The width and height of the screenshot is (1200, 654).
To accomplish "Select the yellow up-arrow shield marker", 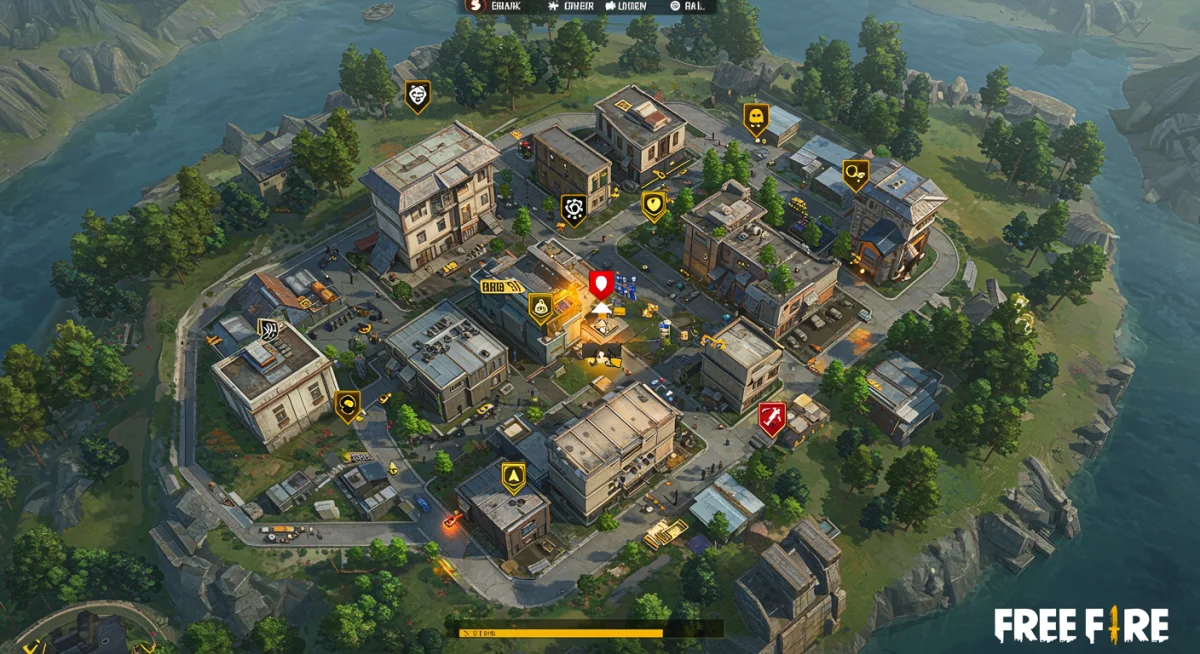I will pos(513,476).
